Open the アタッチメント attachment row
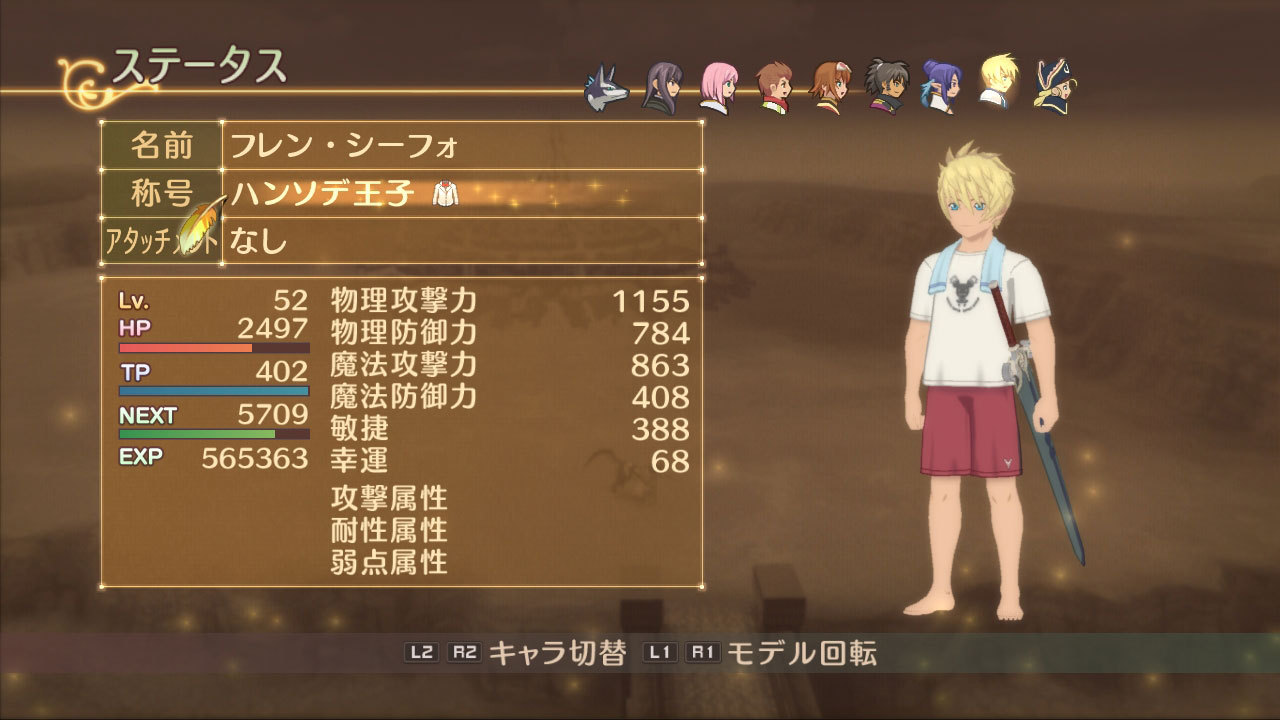This screenshot has width=1280, height=720. [400, 241]
